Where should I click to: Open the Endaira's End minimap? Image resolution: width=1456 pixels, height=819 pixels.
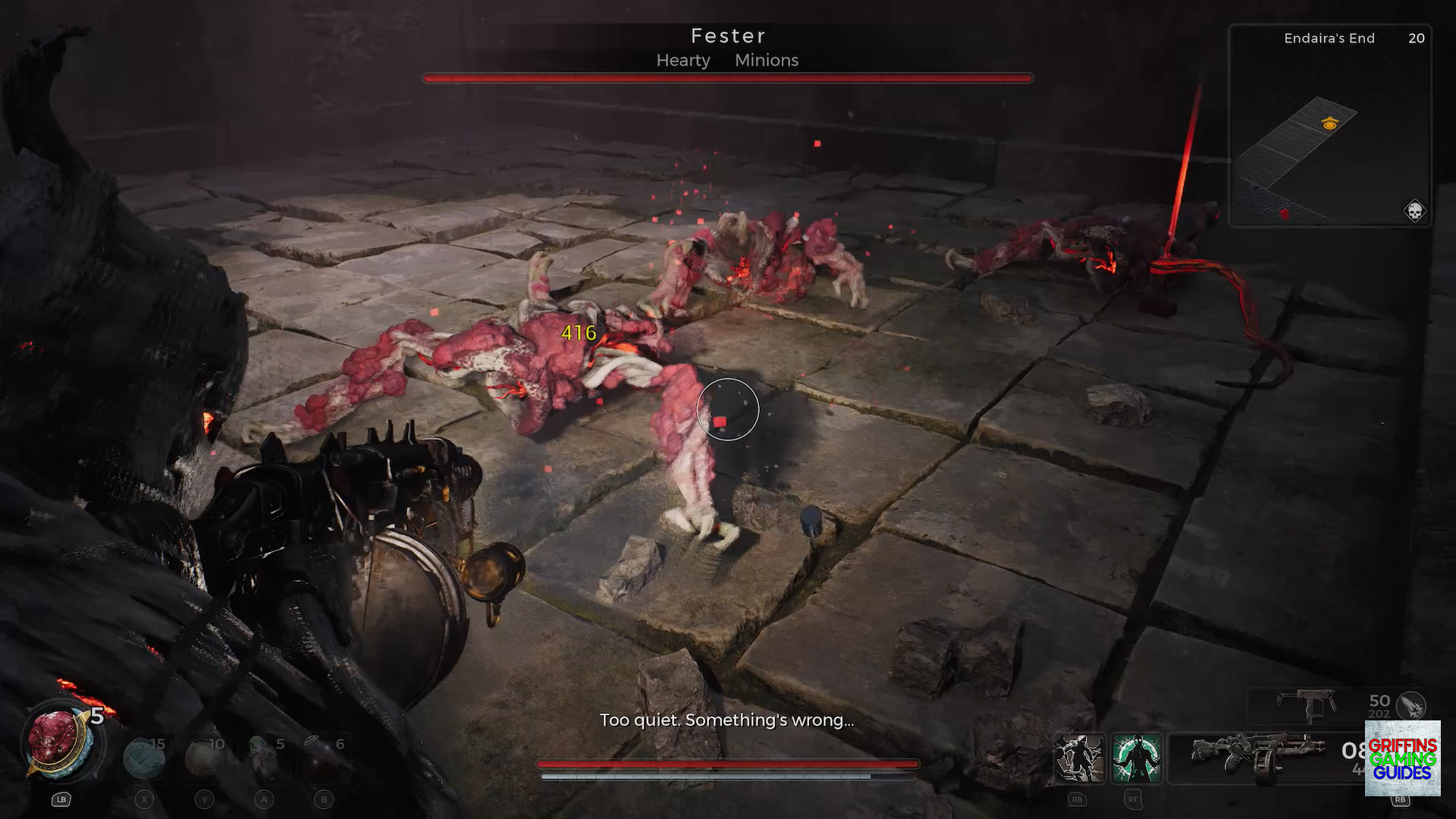pos(1330,126)
